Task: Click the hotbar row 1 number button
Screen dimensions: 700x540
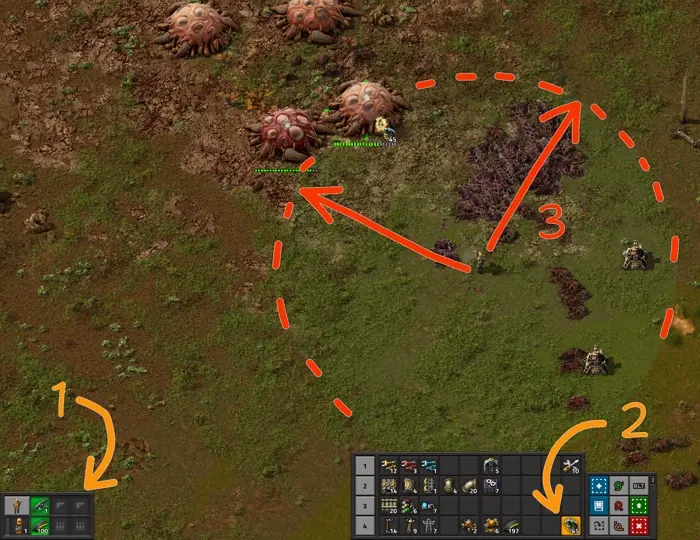Action: (365, 466)
